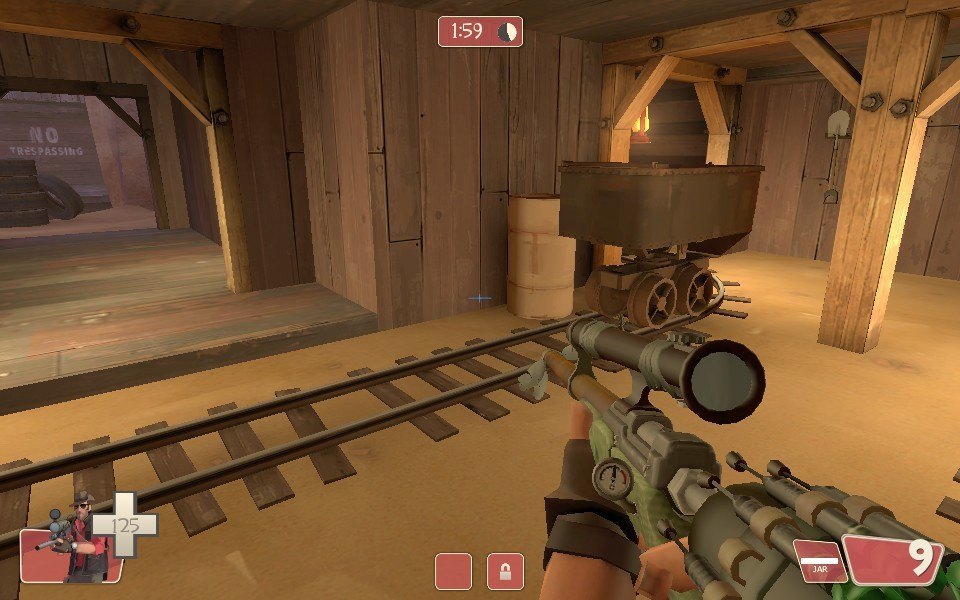
Task: Click the JAR item charge meter
Action: point(819,560)
